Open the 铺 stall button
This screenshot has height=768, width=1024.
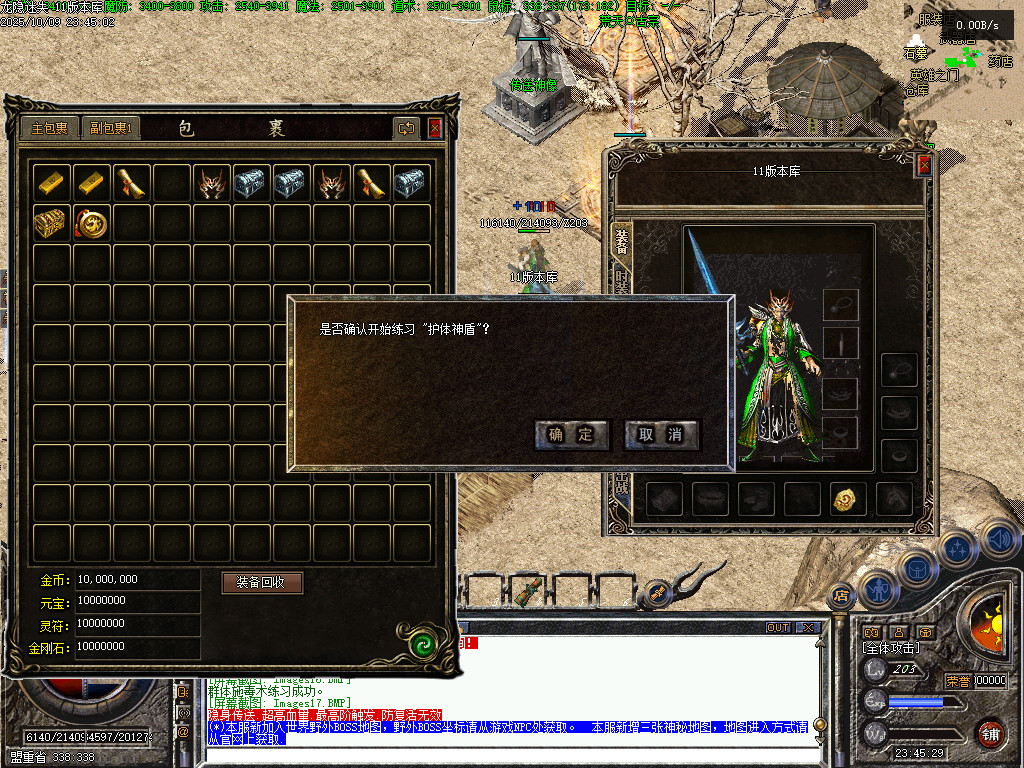coord(990,733)
